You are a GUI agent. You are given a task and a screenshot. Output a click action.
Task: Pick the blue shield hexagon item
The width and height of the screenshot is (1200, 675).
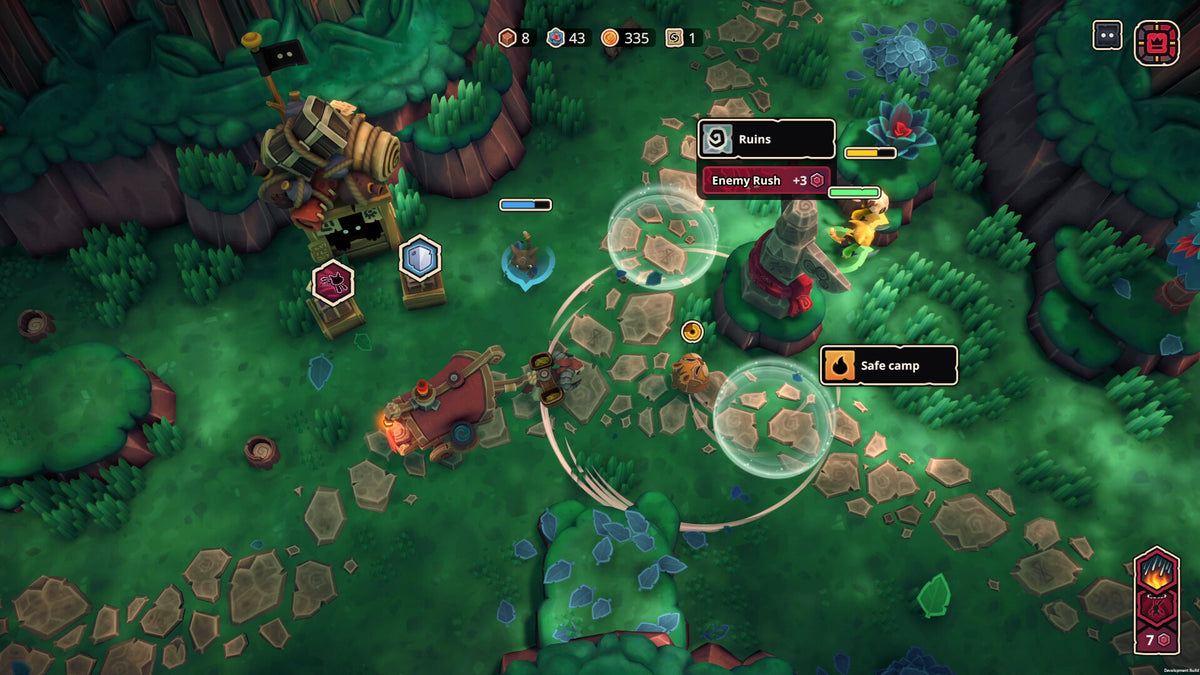[420, 258]
